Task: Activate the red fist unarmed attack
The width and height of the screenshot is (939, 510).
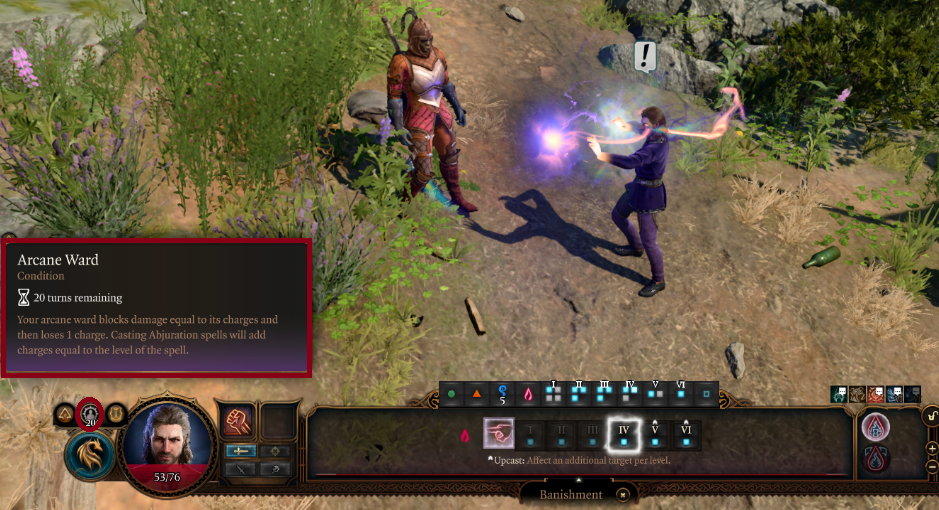Action: coord(240,419)
